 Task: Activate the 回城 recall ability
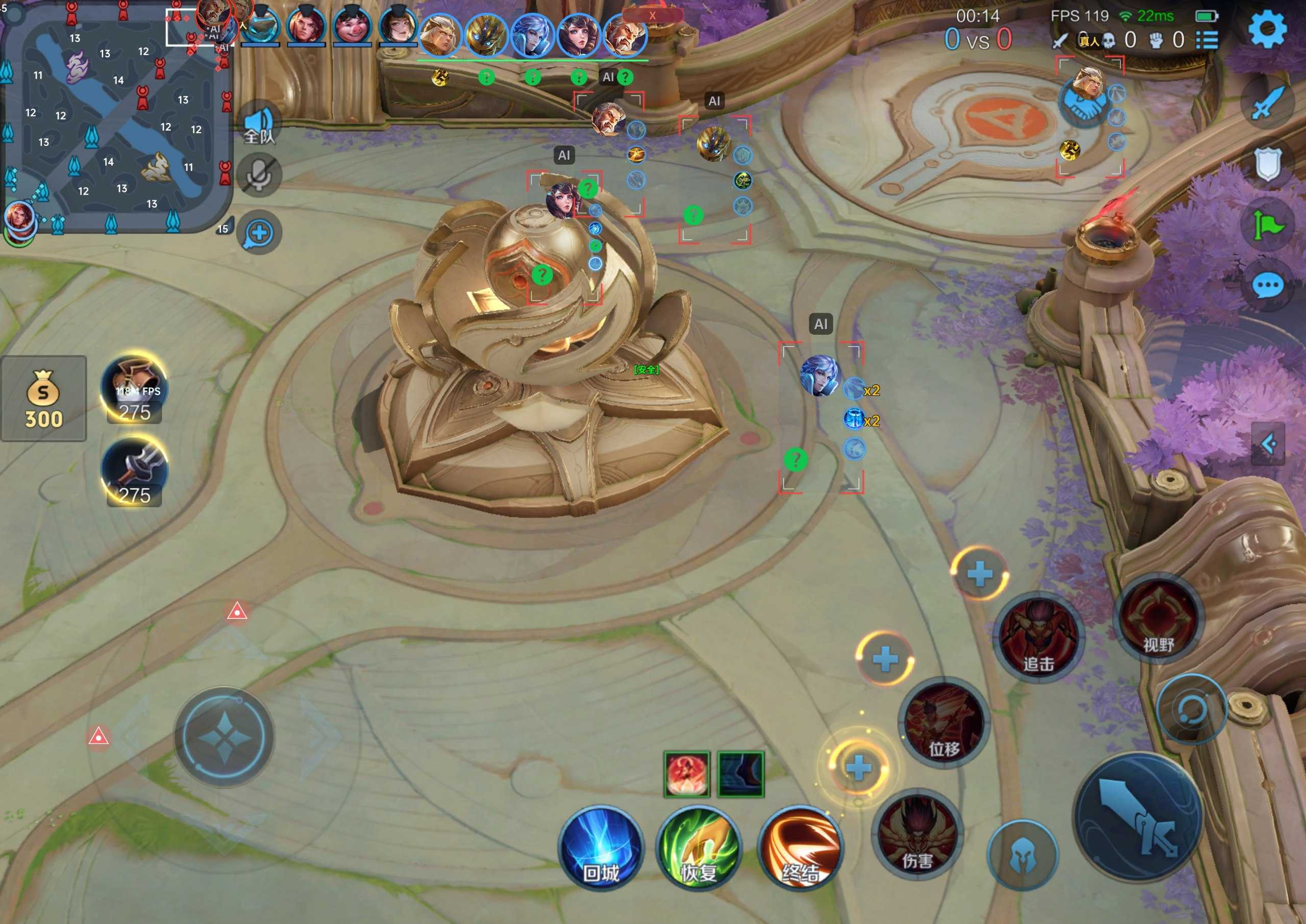[600, 849]
